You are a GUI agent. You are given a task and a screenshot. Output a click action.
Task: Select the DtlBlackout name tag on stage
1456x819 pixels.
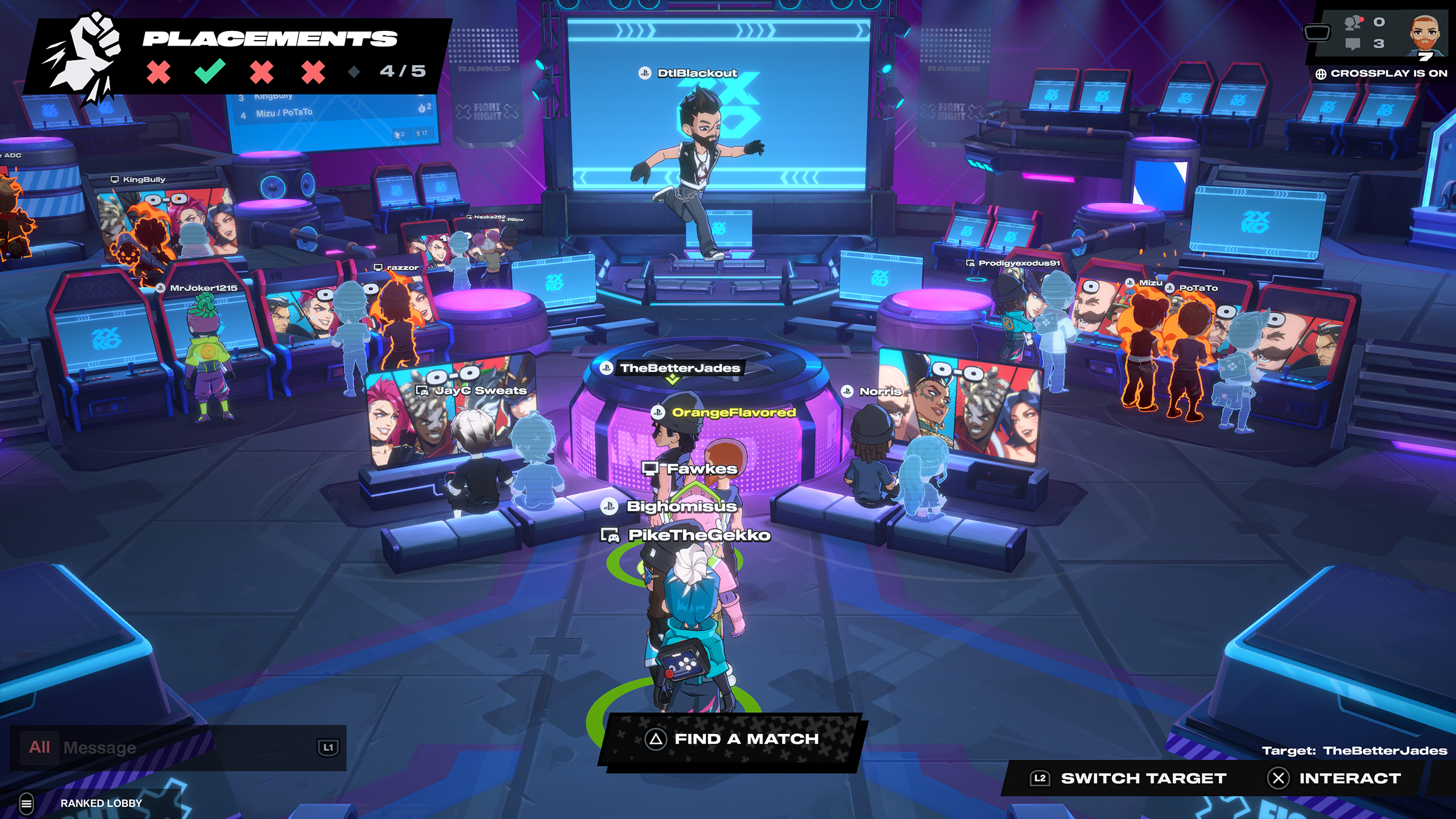pyautogui.click(x=696, y=73)
